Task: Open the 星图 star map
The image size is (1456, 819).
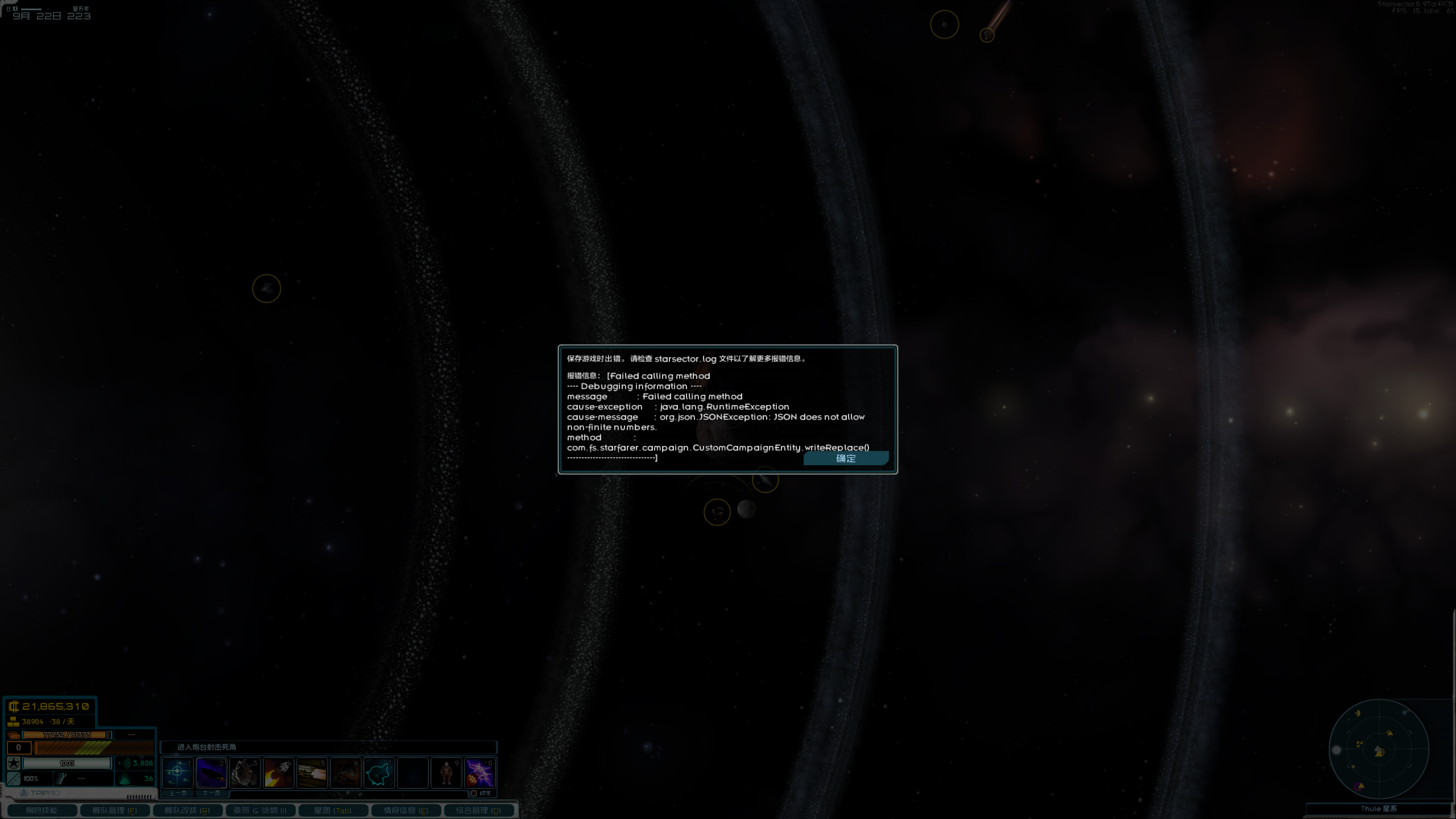Action: tap(333, 810)
